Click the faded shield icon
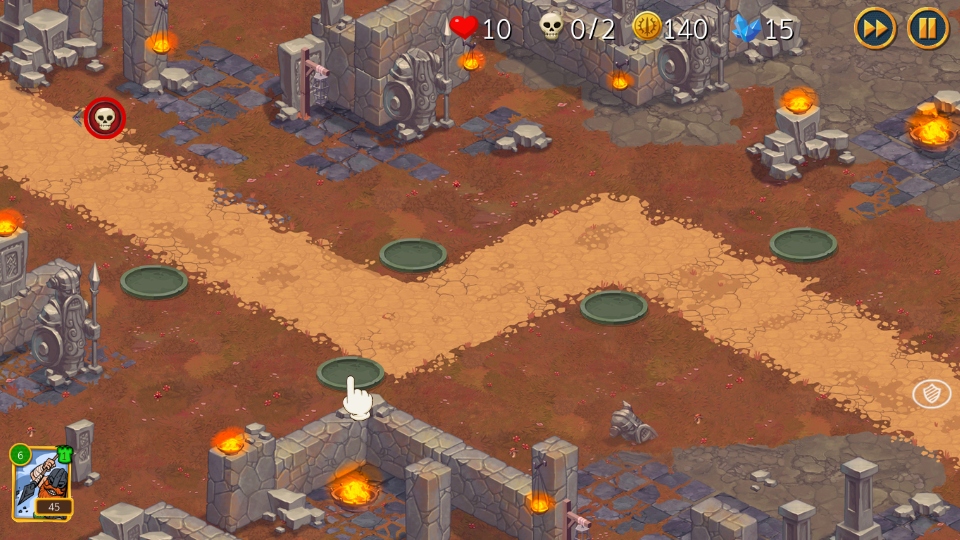Image resolution: width=960 pixels, height=540 pixels. point(931,394)
